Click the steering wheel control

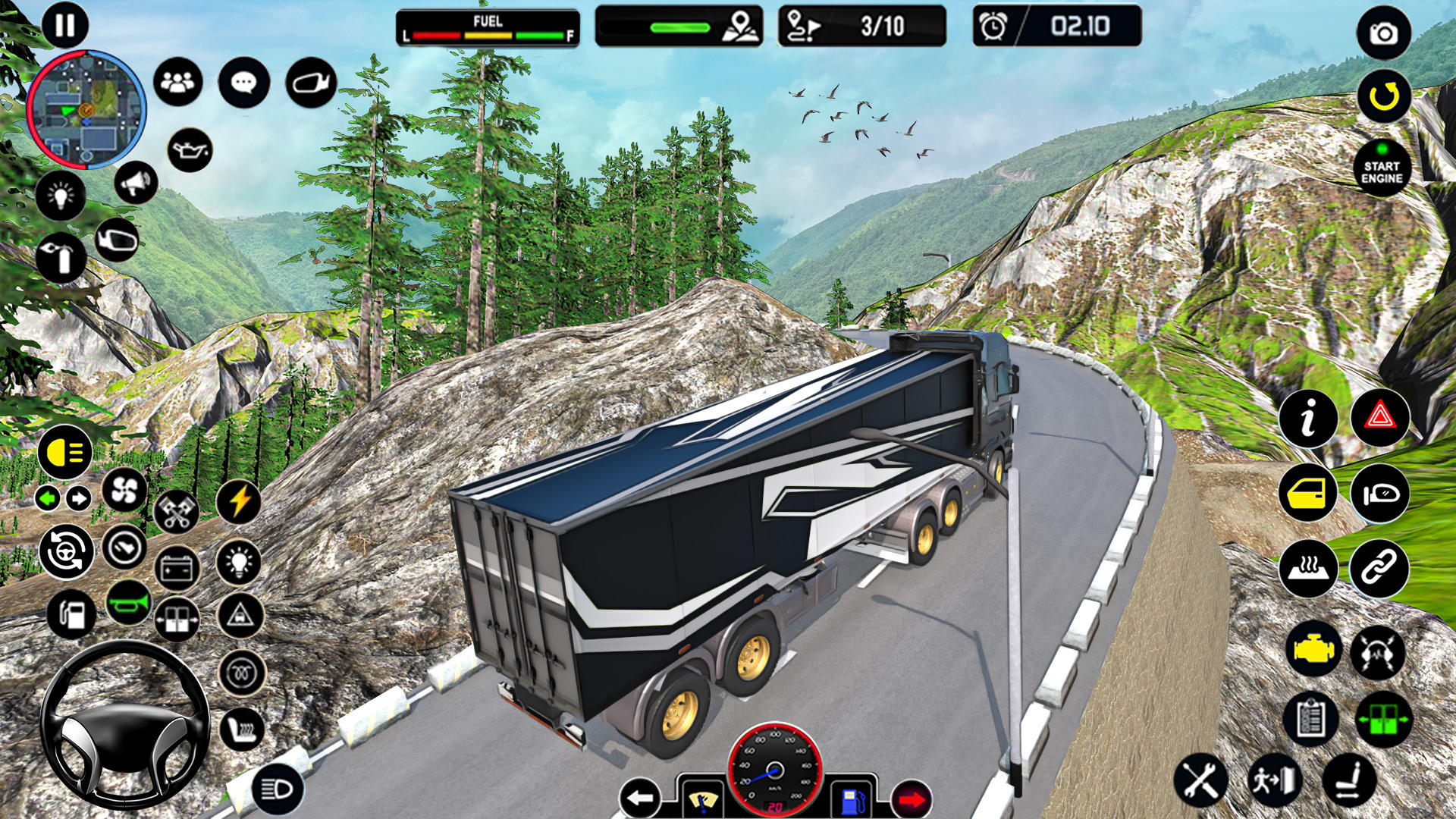click(124, 724)
